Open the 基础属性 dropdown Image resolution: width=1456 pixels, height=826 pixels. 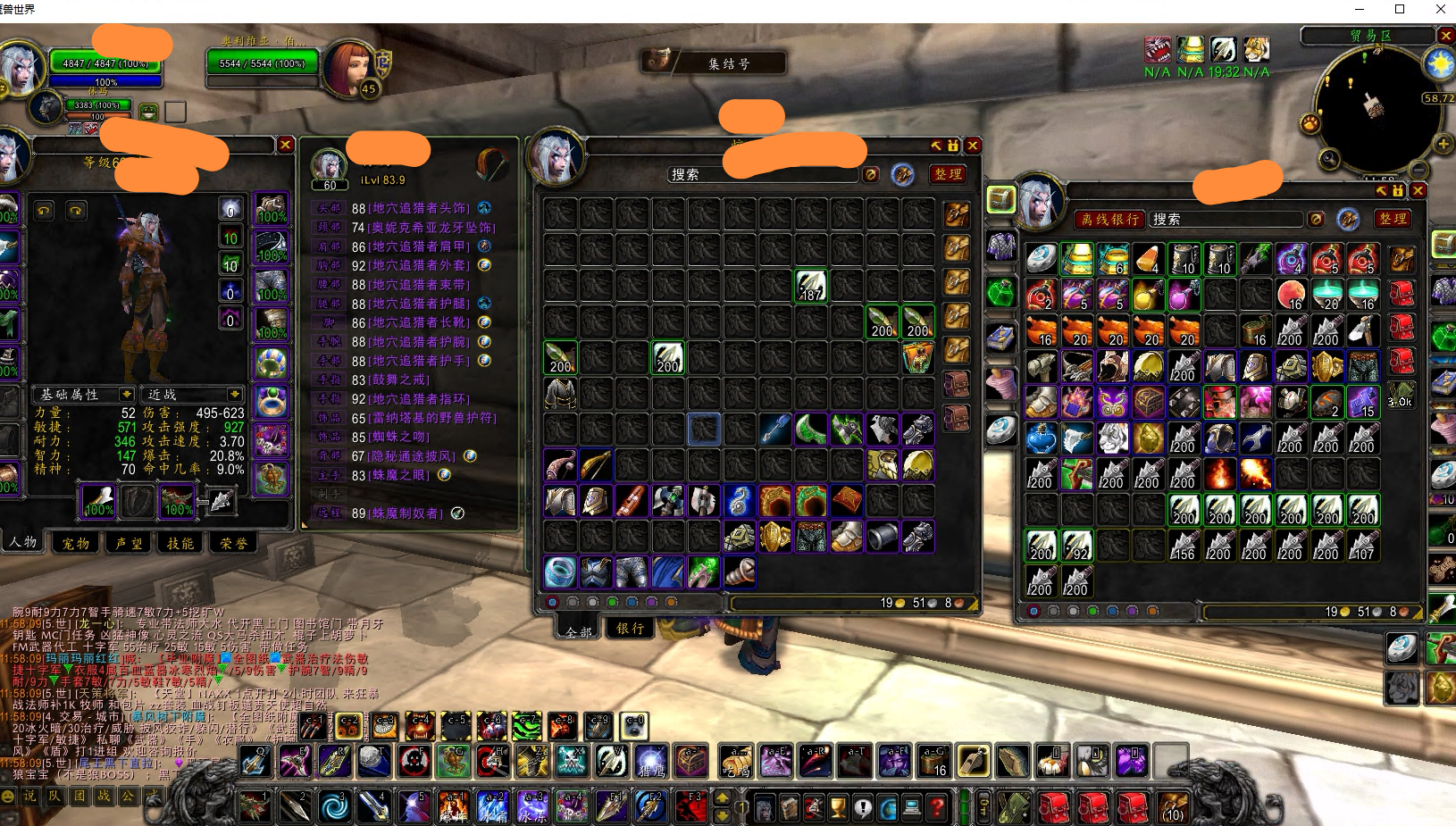[x=127, y=394]
